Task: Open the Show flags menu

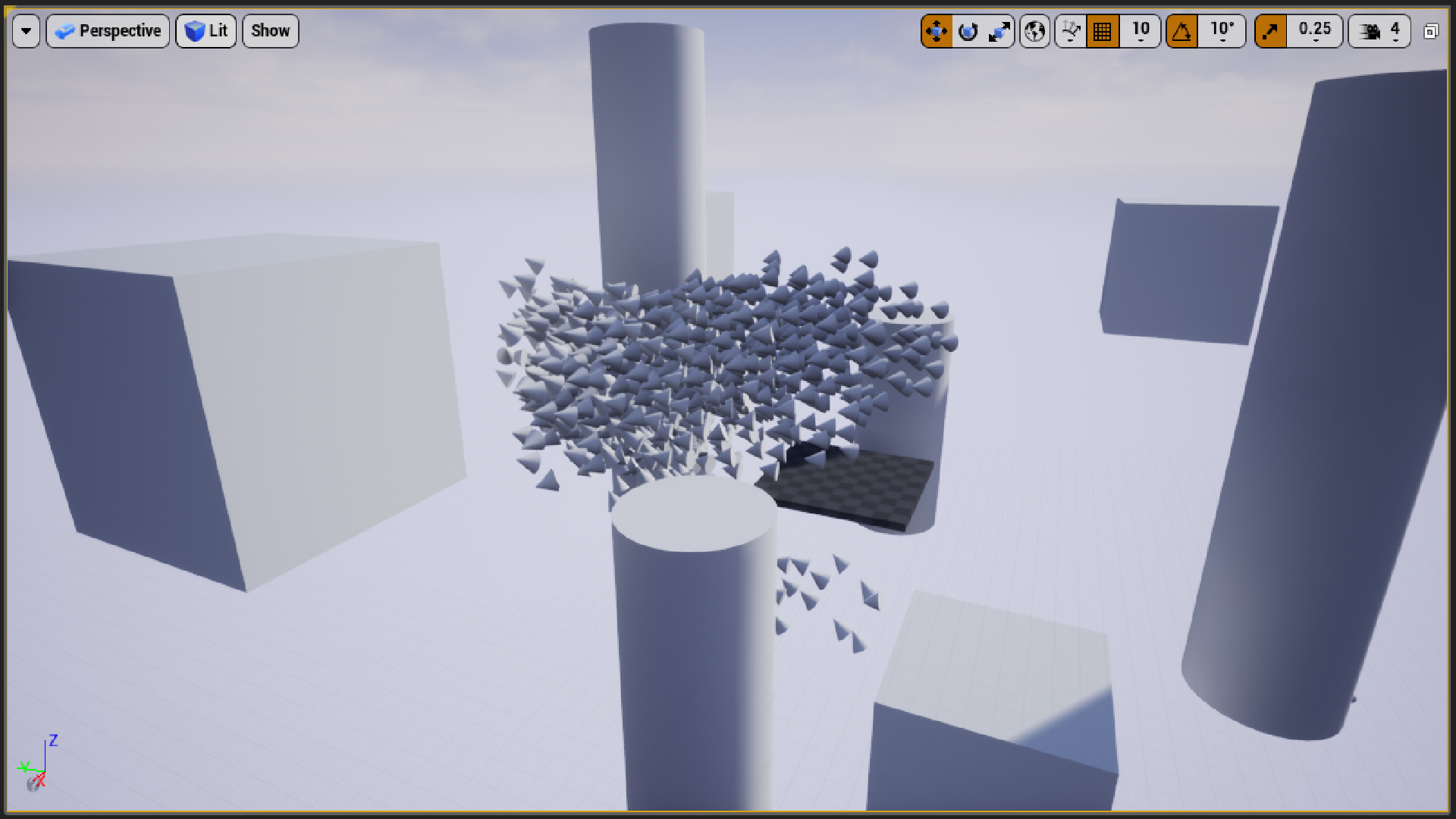Action: coord(270,31)
